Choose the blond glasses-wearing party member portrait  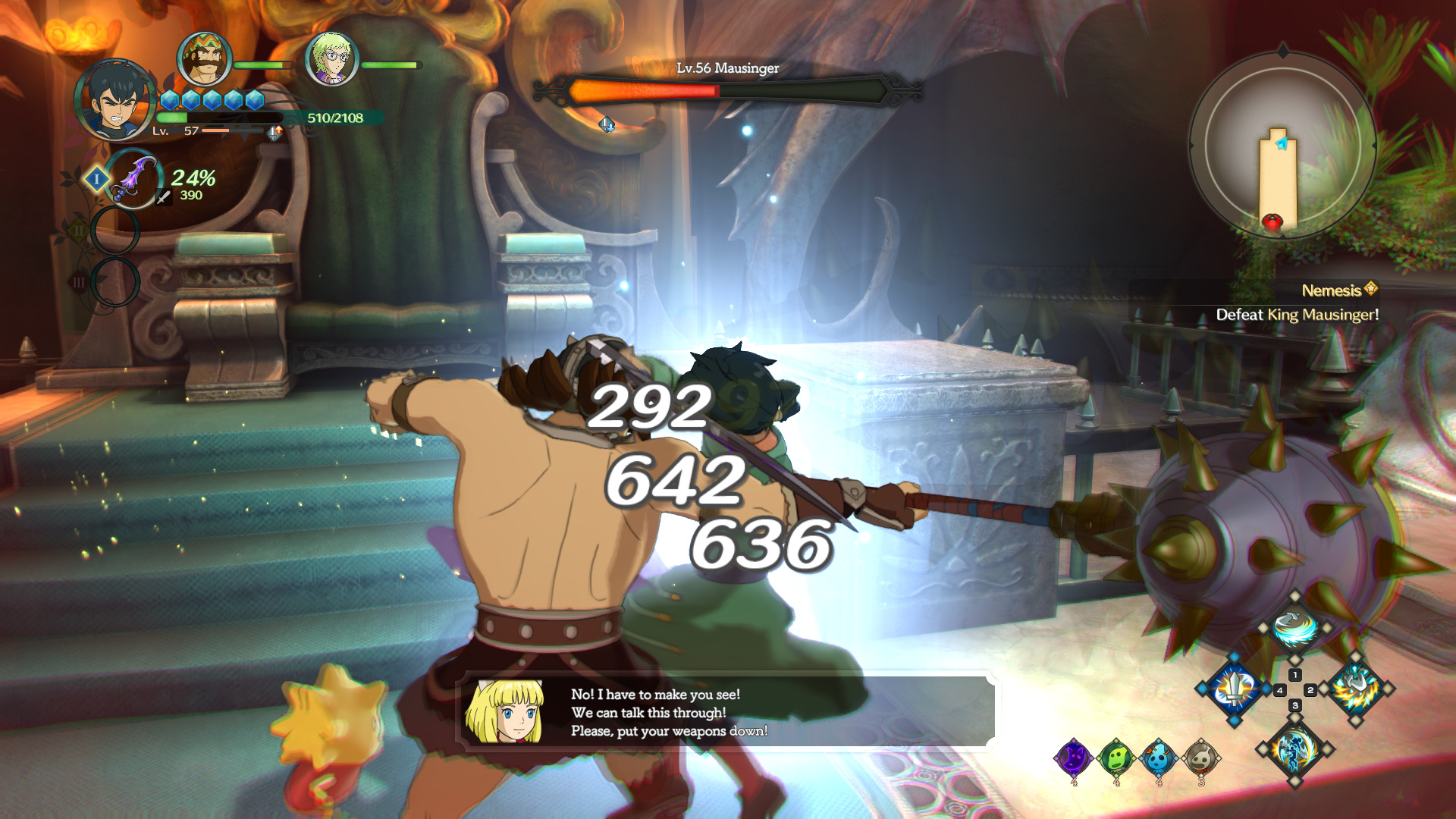pyautogui.click(x=331, y=58)
